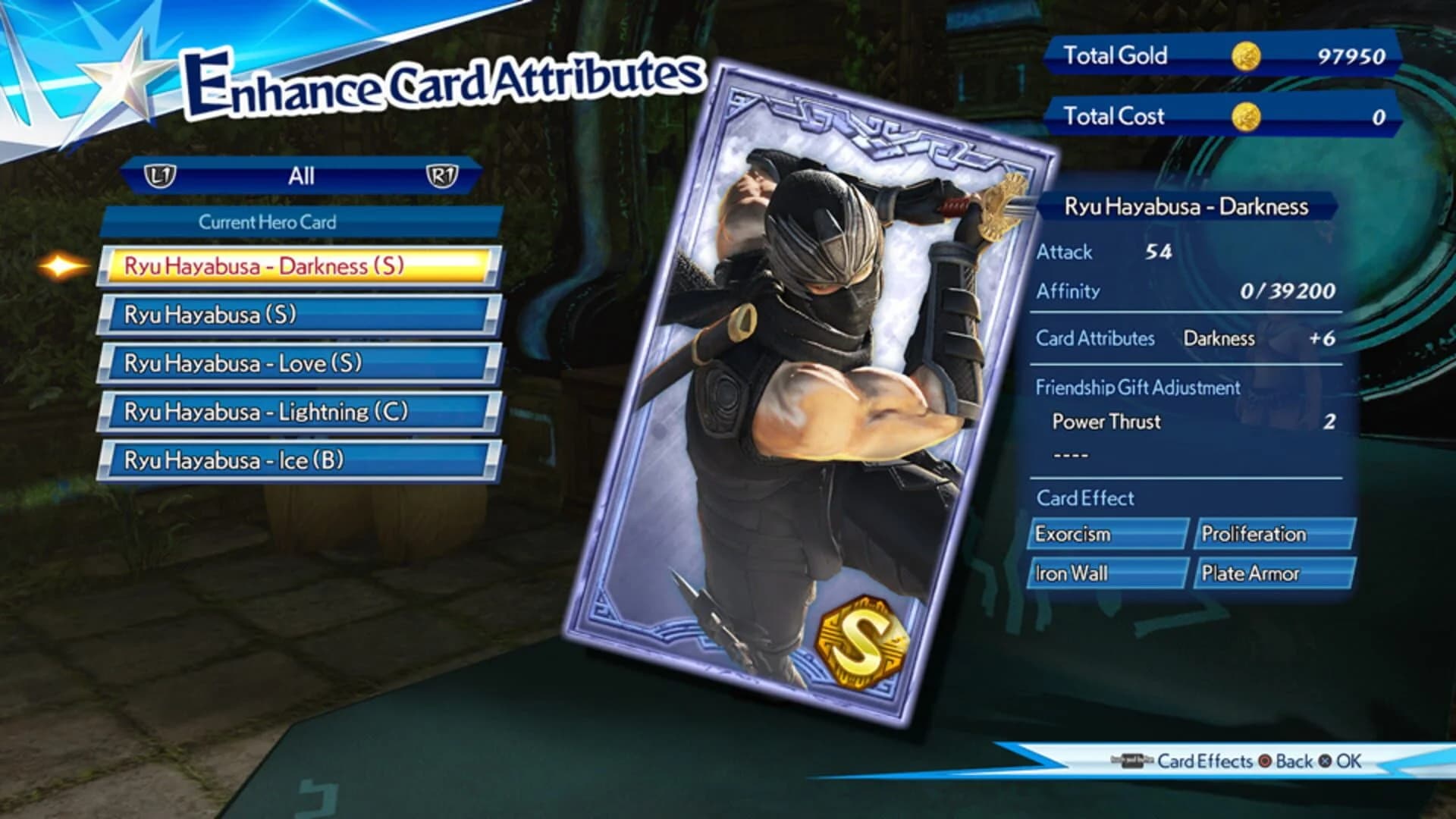The width and height of the screenshot is (1456, 819).
Task: Select the Proliferation card effect
Action: 1275,534
